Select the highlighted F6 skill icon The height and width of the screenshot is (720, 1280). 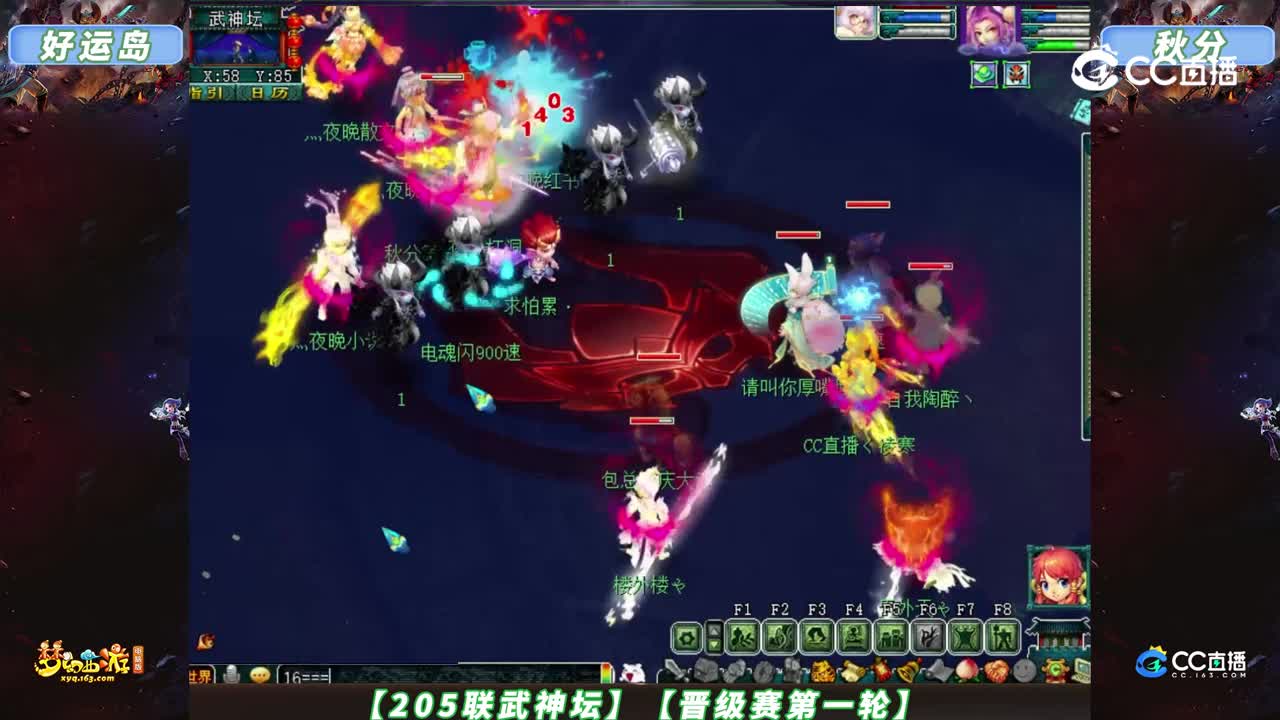(928, 636)
